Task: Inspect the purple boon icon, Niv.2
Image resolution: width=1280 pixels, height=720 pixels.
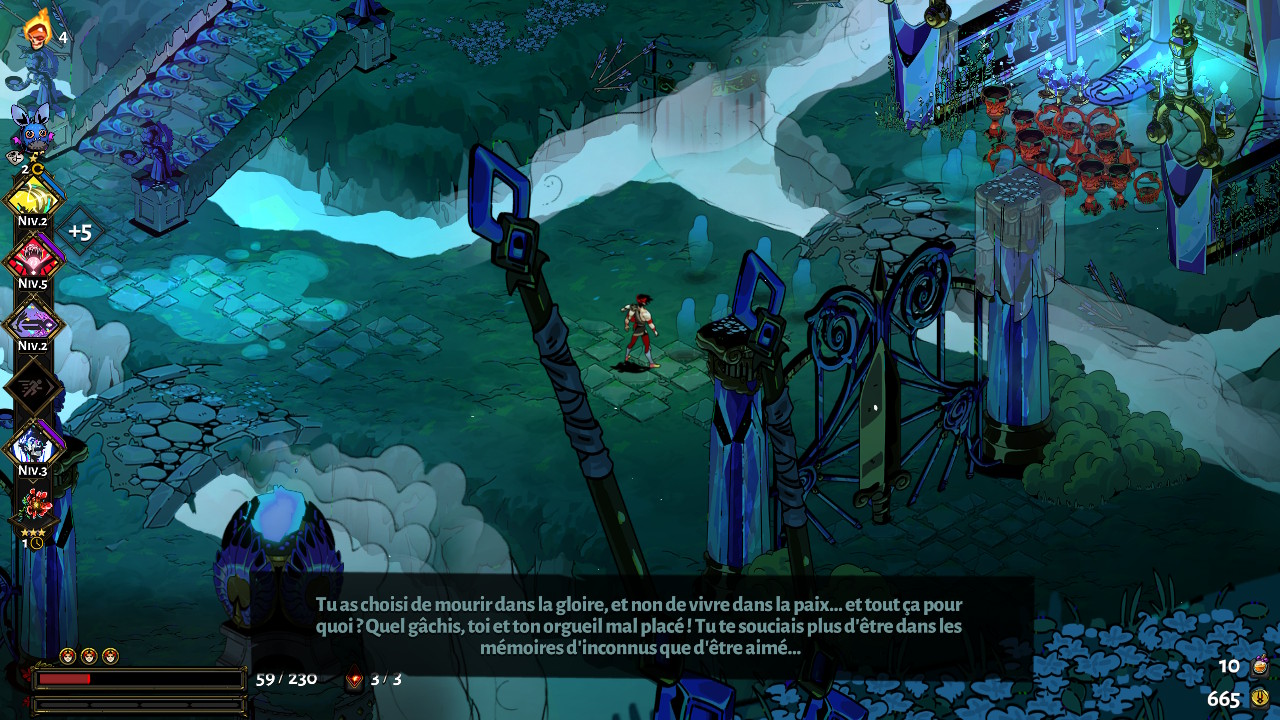Action: pyautogui.click(x=34, y=323)
